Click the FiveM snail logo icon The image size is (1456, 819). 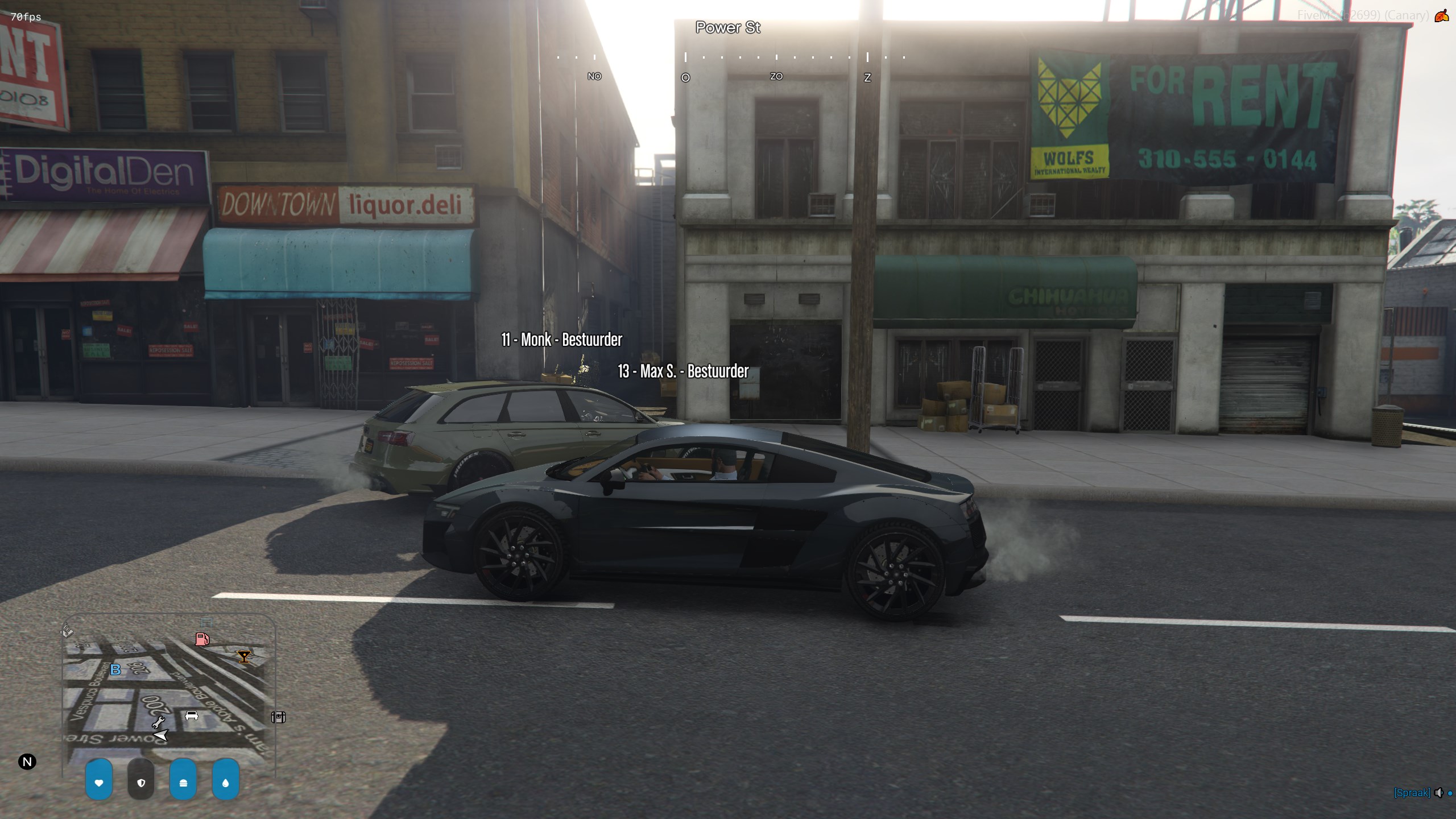1441,16
